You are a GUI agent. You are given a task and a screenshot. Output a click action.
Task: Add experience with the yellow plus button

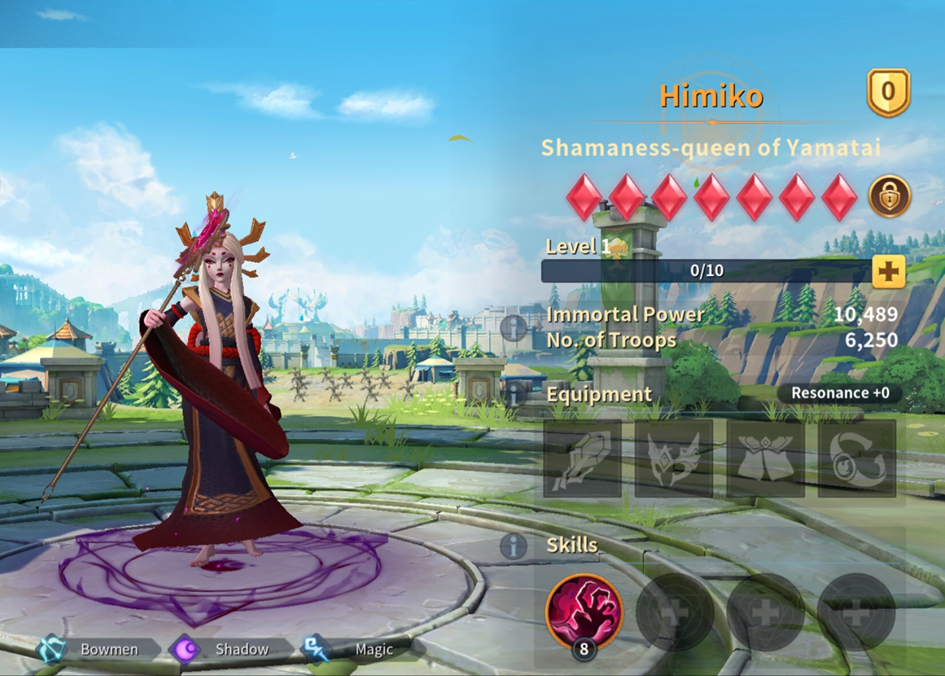coord(888,271)
